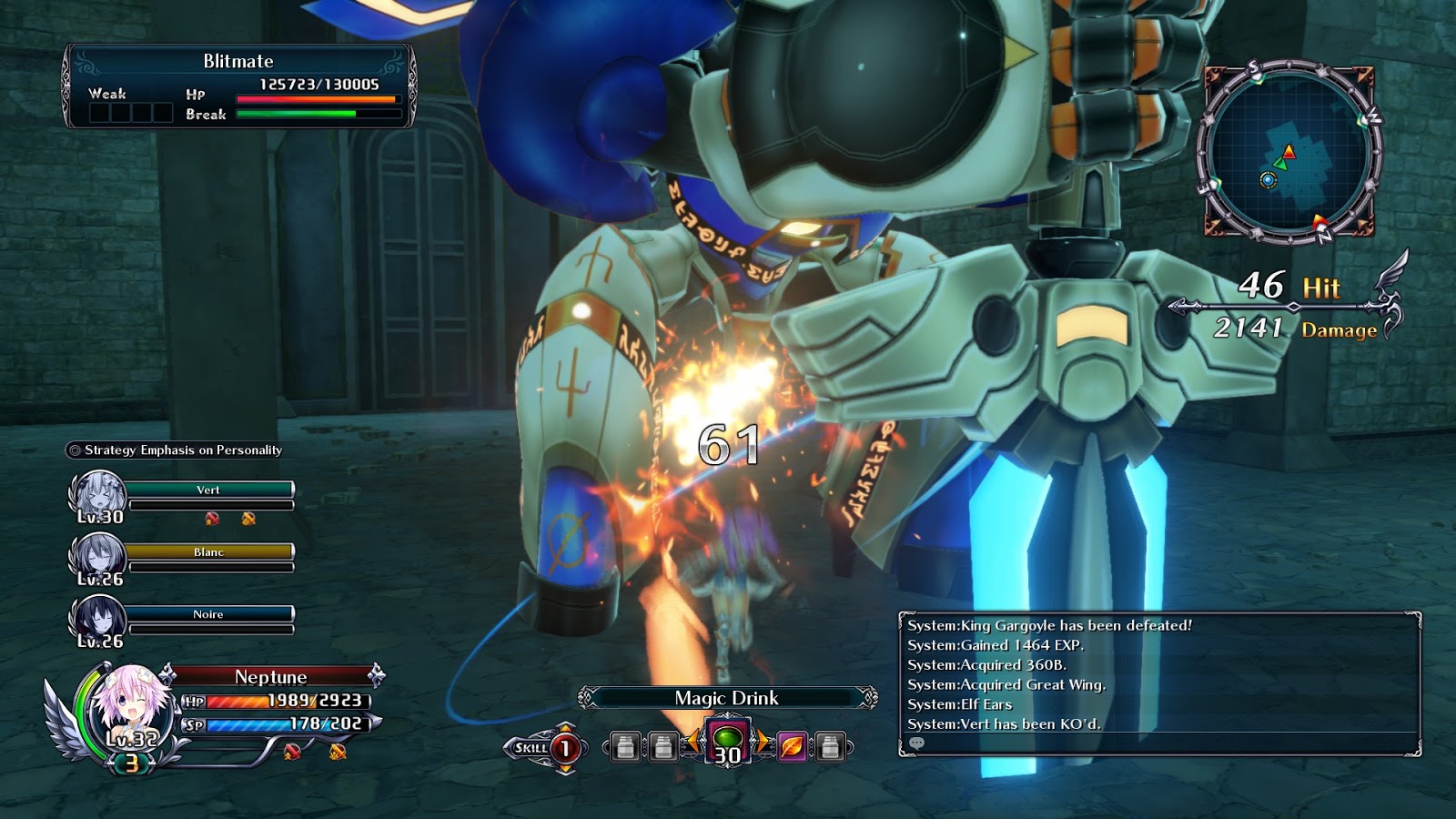Open the Strategy Emphasis on Personality setting
This screenshot has height=819, width=1456.
point(175,450)
